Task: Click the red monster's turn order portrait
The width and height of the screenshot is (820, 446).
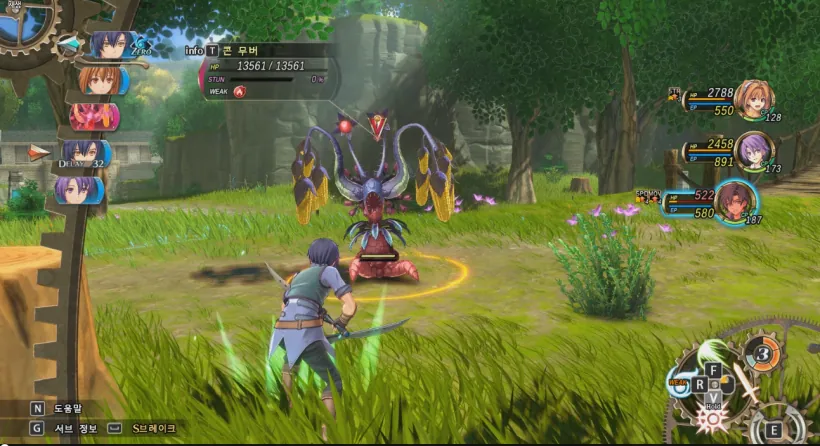Action: pyautogui.click(x=95, y=116)
